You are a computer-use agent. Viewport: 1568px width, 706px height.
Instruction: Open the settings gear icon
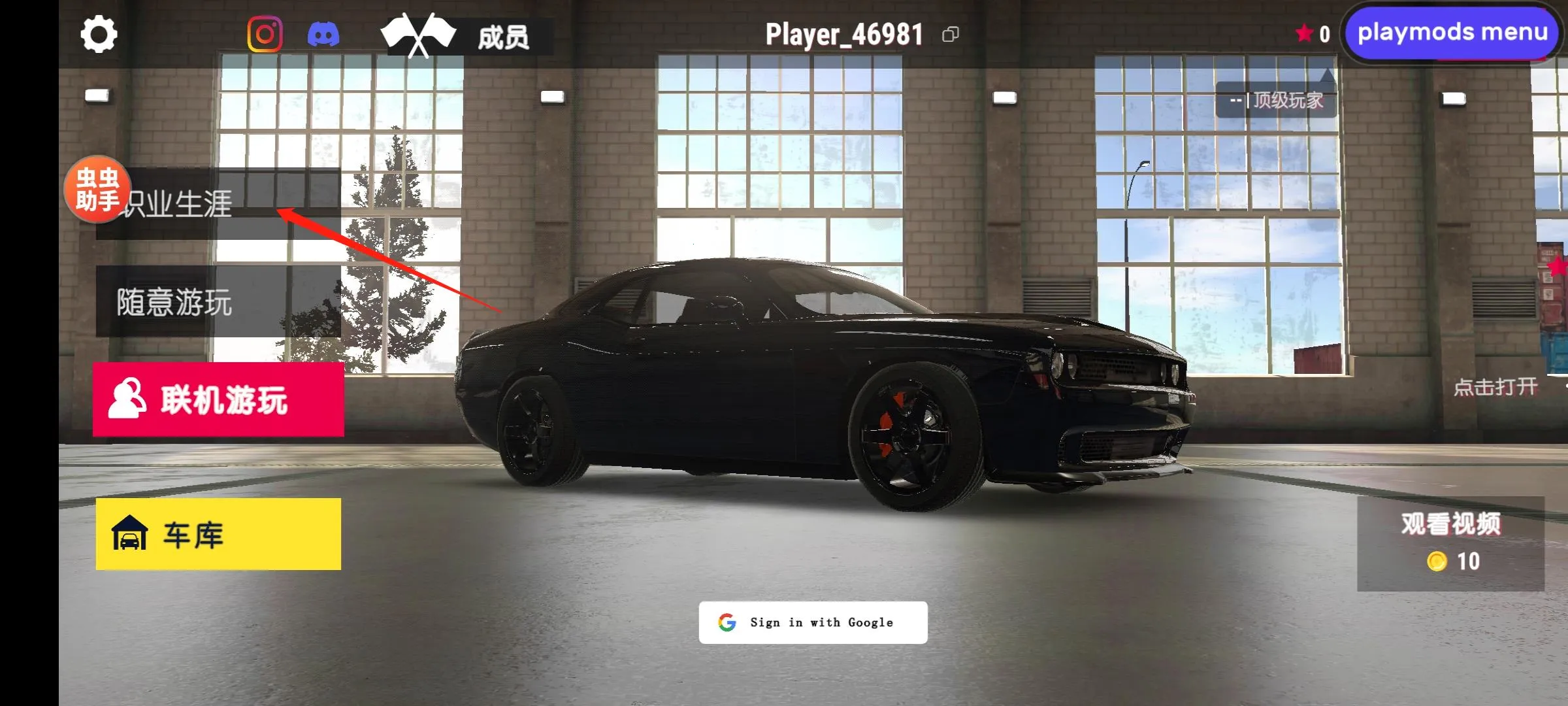tap(99, 32)
